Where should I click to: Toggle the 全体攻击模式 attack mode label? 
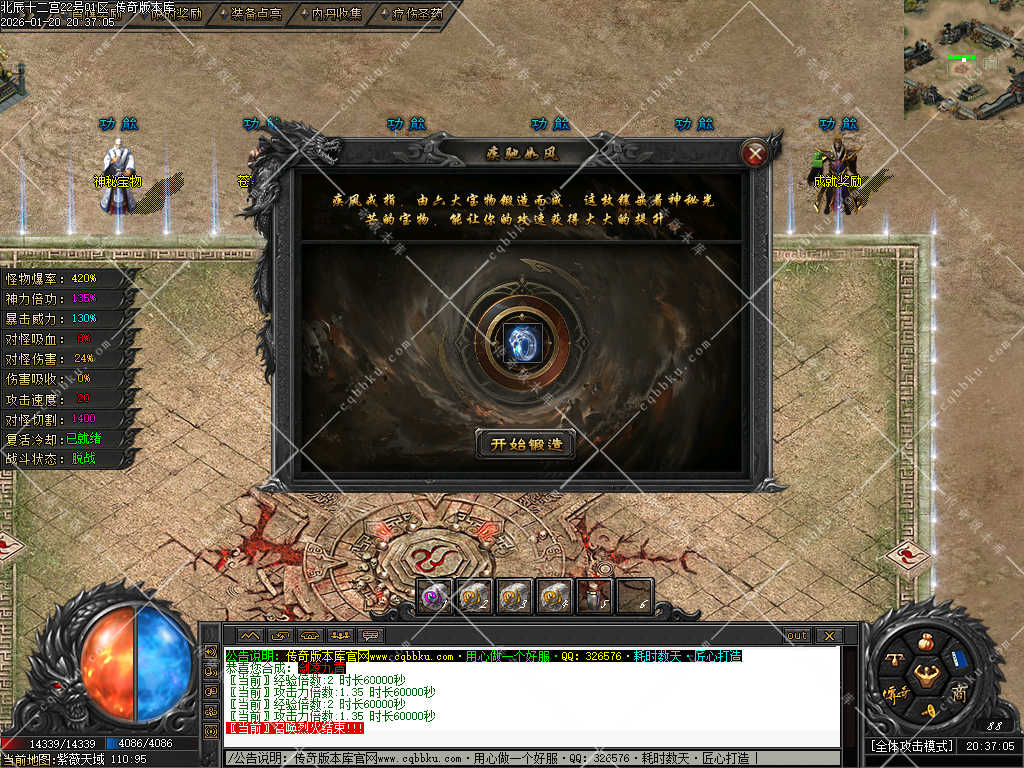pos(909,746)
